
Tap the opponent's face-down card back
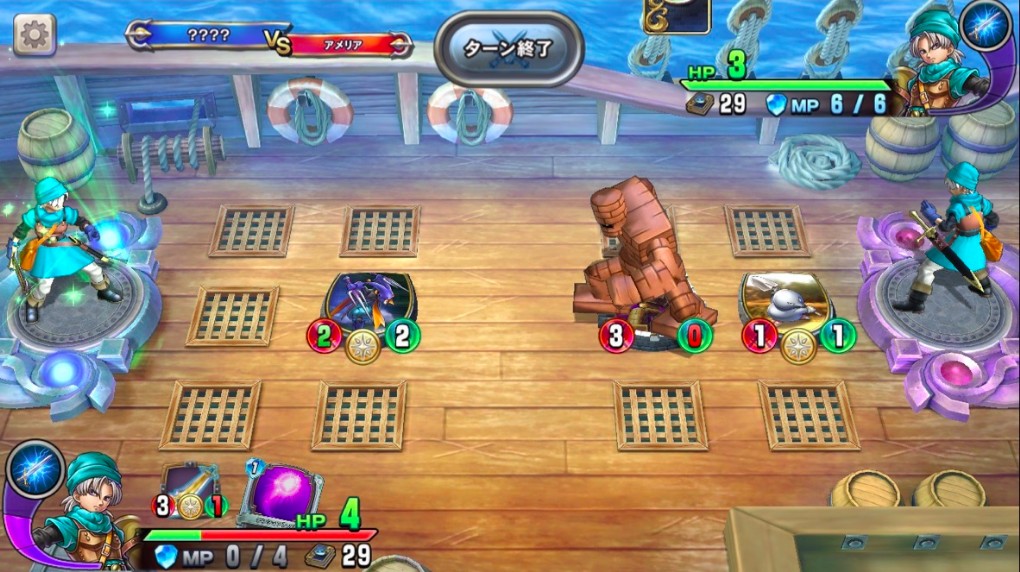[x=676, y=14]
